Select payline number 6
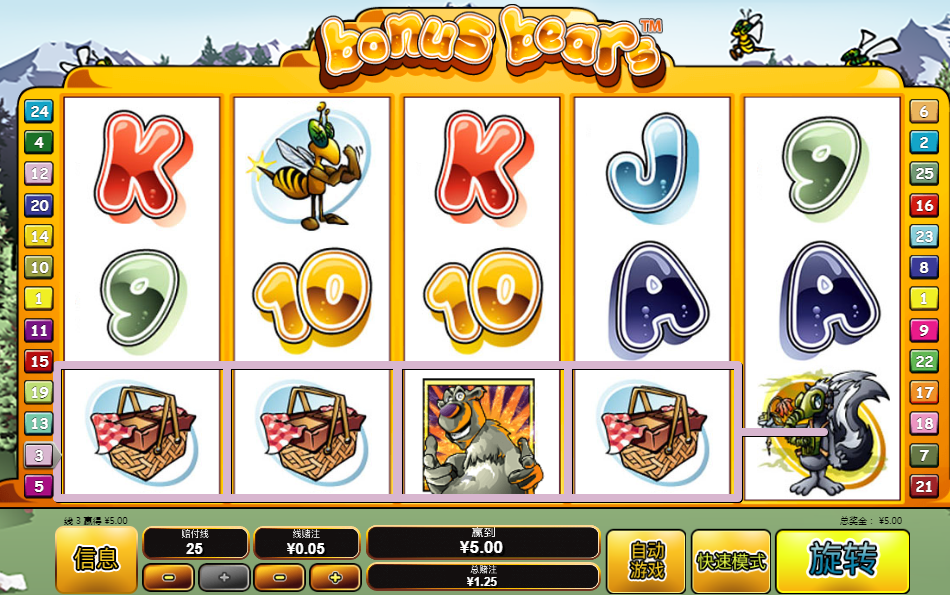 click(x=923, y=112)
